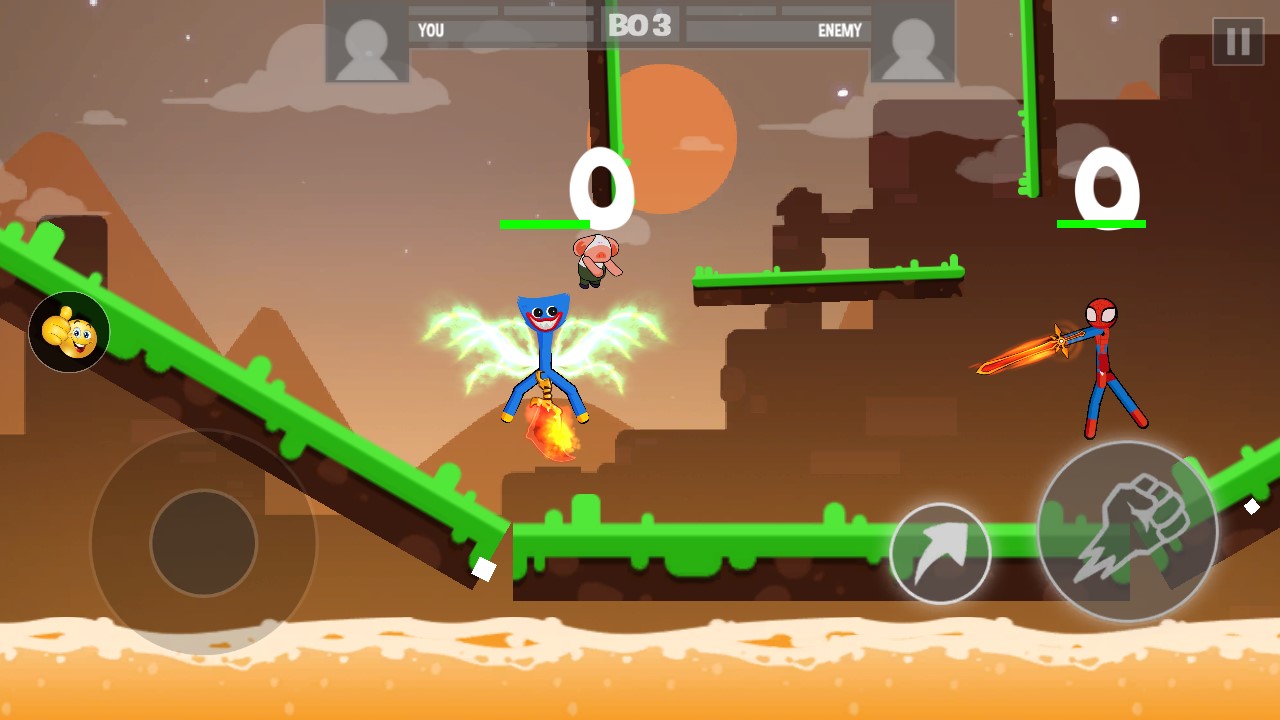Image resolution: width=1280 pixels, height=720 pixels.
Task: Tap the fist attack button
Action: 1127,531
